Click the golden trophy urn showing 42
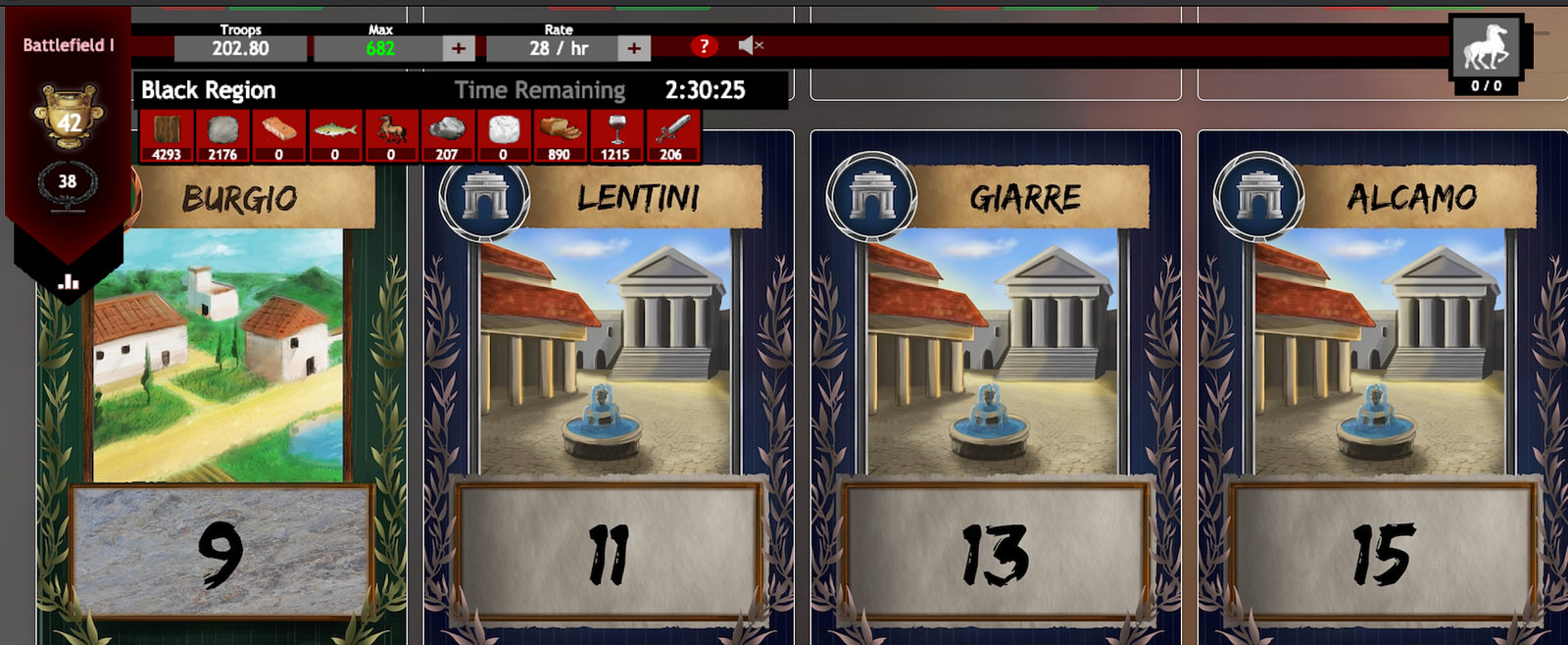This screenshot has height=645, width=1568. click(x=68, y=116)
